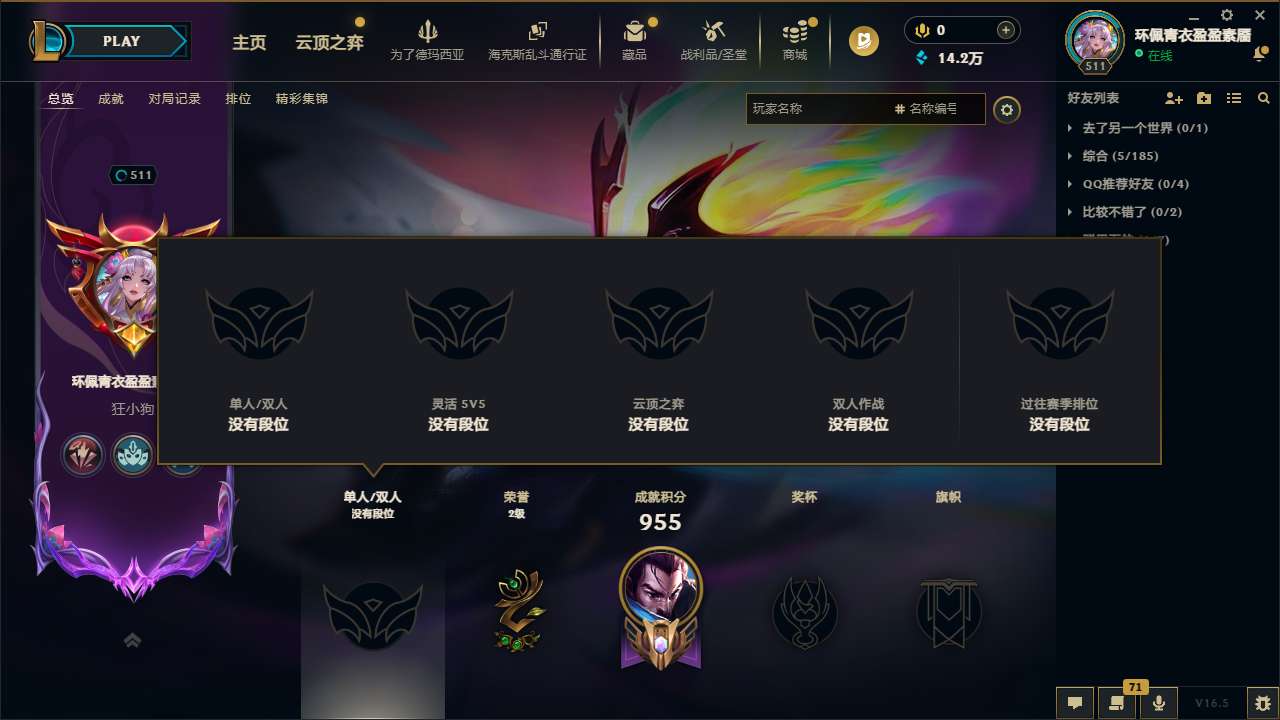Viewport: 1280px width, 720px height.
Task: 点击商城硬币图标进入商城
Action: (x=795, y=35)
